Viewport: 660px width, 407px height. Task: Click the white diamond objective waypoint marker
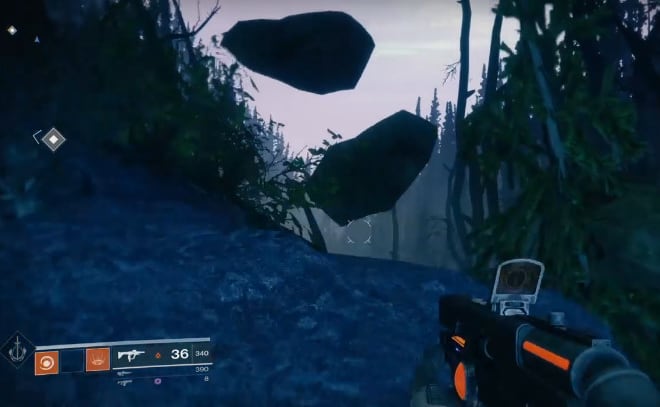pyautogui.click(x=53, y=139)
